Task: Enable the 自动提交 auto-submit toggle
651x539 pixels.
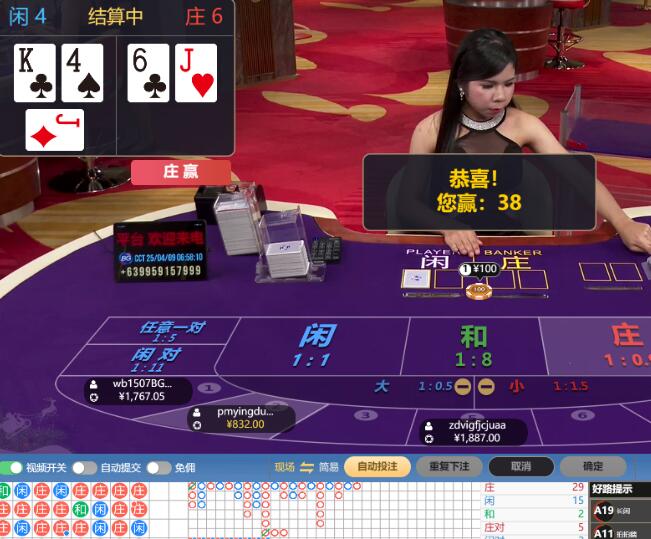Action: pos(84,467)
